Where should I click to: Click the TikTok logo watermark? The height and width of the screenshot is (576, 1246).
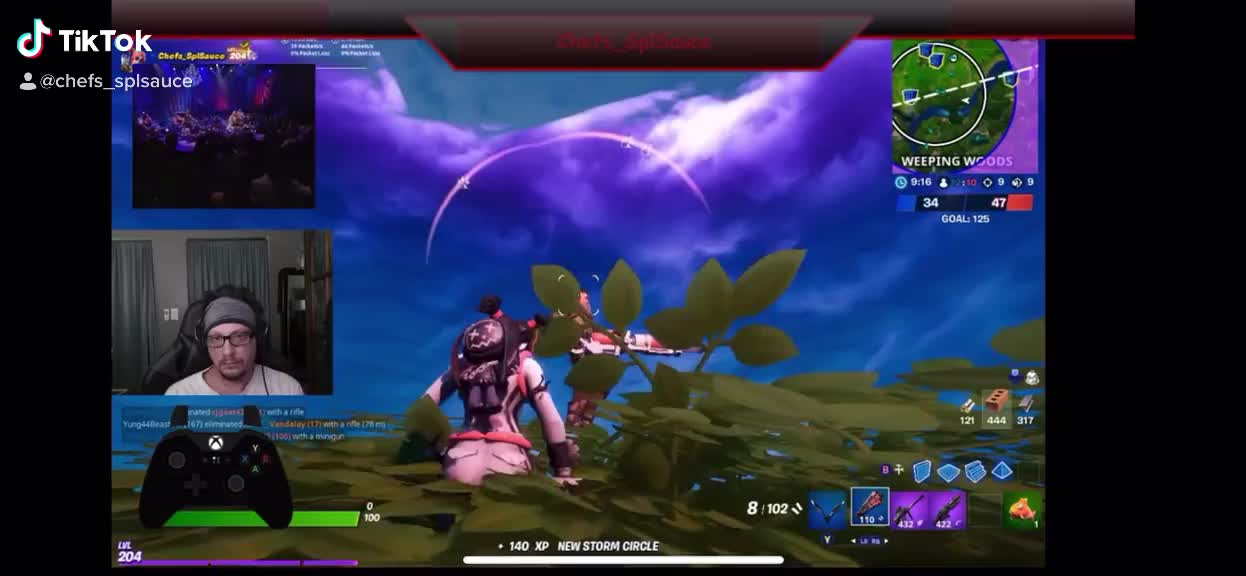click(x=84, y=40)
